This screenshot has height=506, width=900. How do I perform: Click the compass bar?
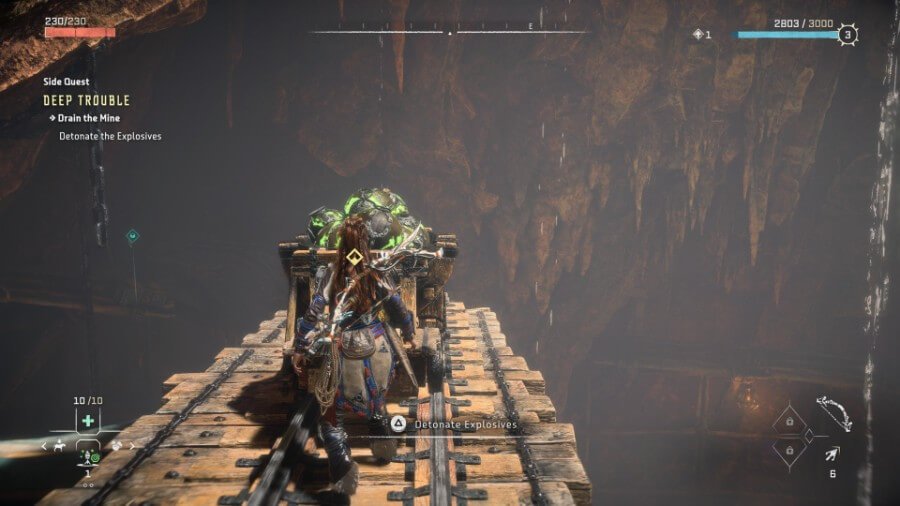[449, 32]
